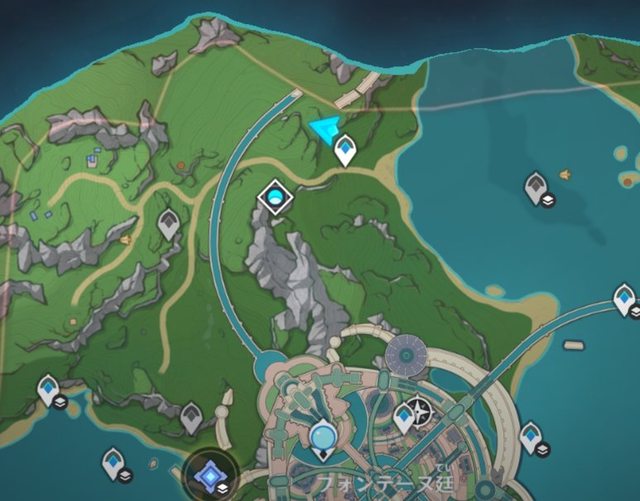Select the waypoint next to the compass star marker
Screen dimensions: 640x501
[403, 416]
